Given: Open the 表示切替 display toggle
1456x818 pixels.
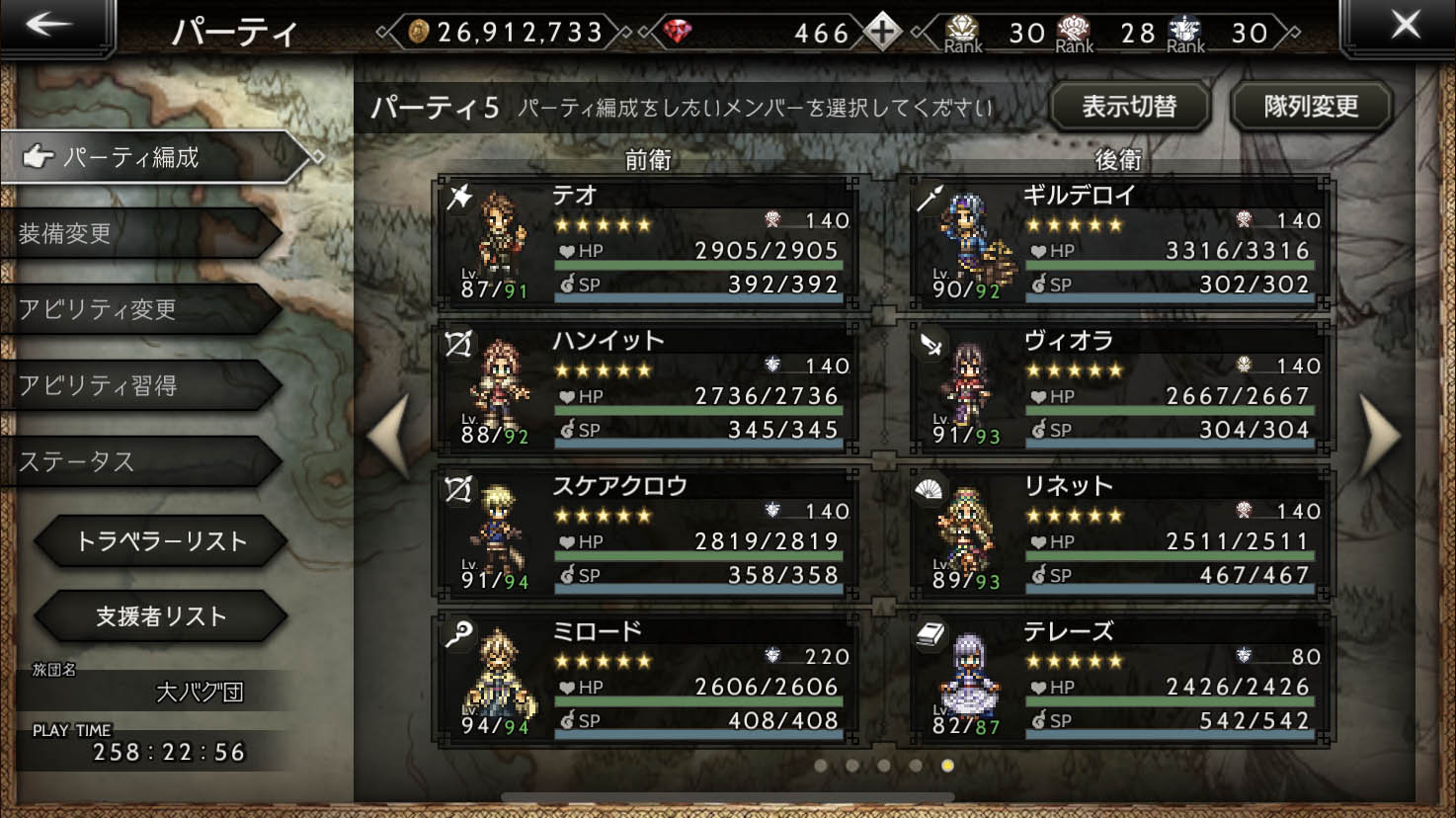Looking at the screenshot, I should click(1130, 107).
